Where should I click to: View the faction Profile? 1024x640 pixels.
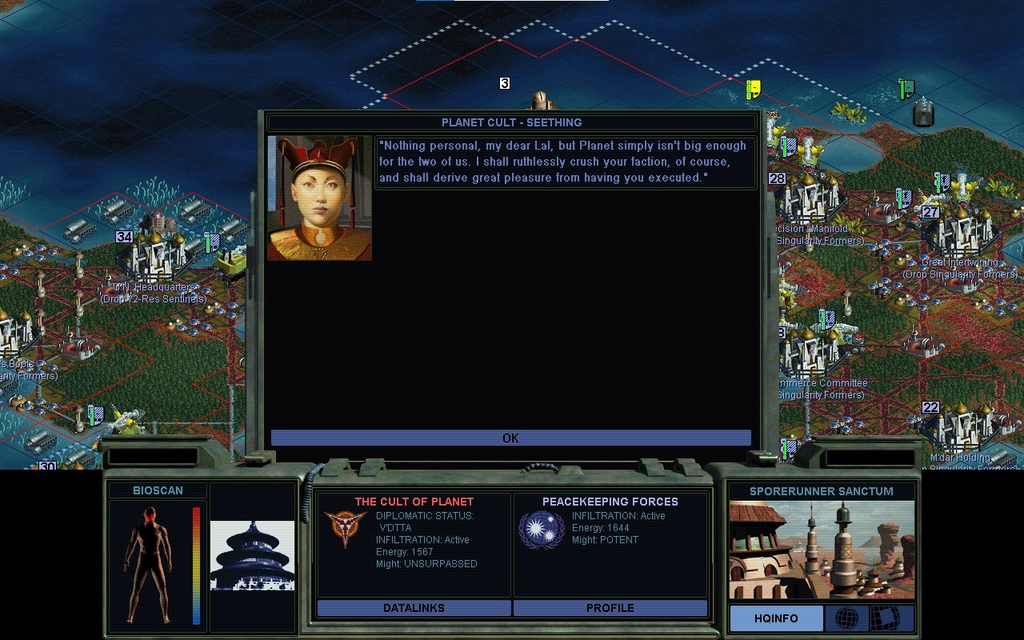coord(610,608)
